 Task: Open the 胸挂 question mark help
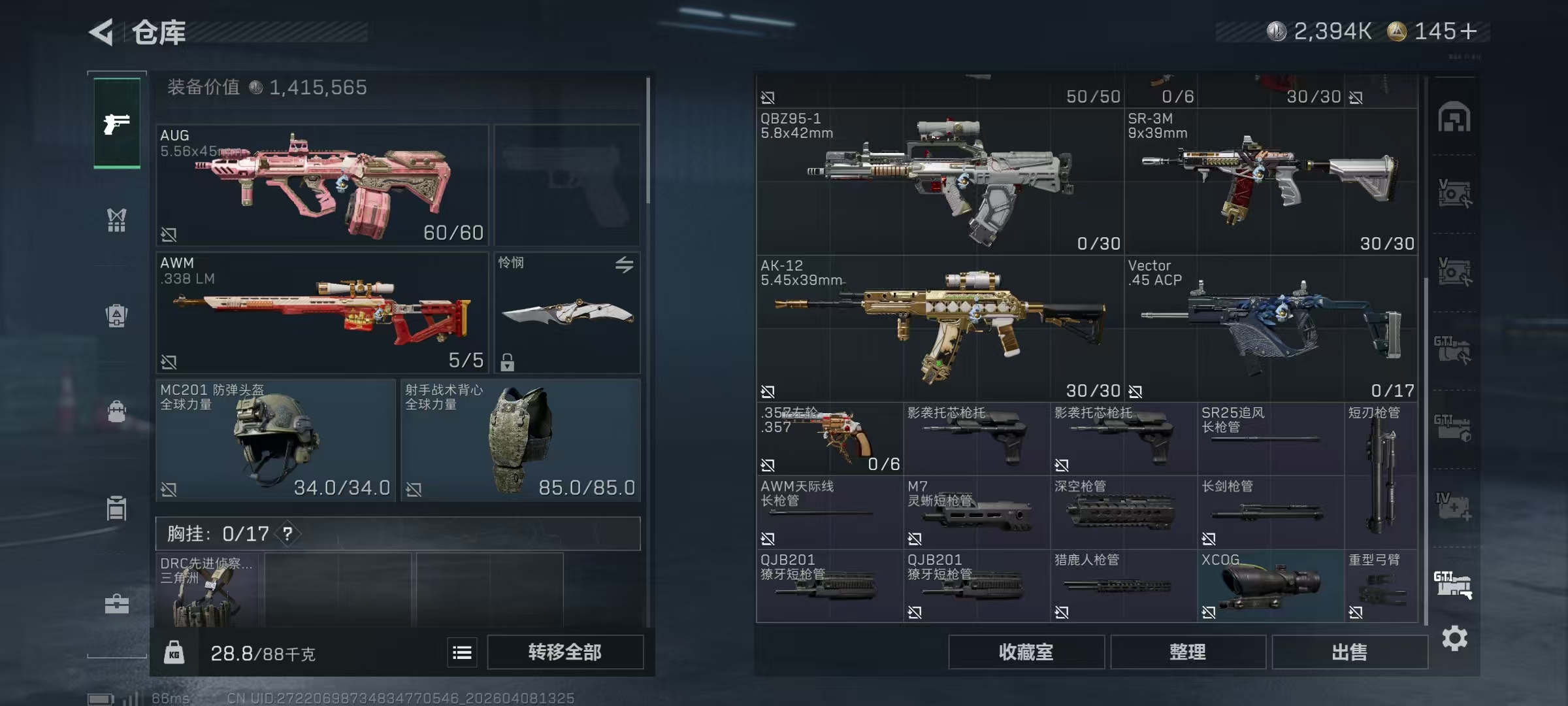click(287, 534)
